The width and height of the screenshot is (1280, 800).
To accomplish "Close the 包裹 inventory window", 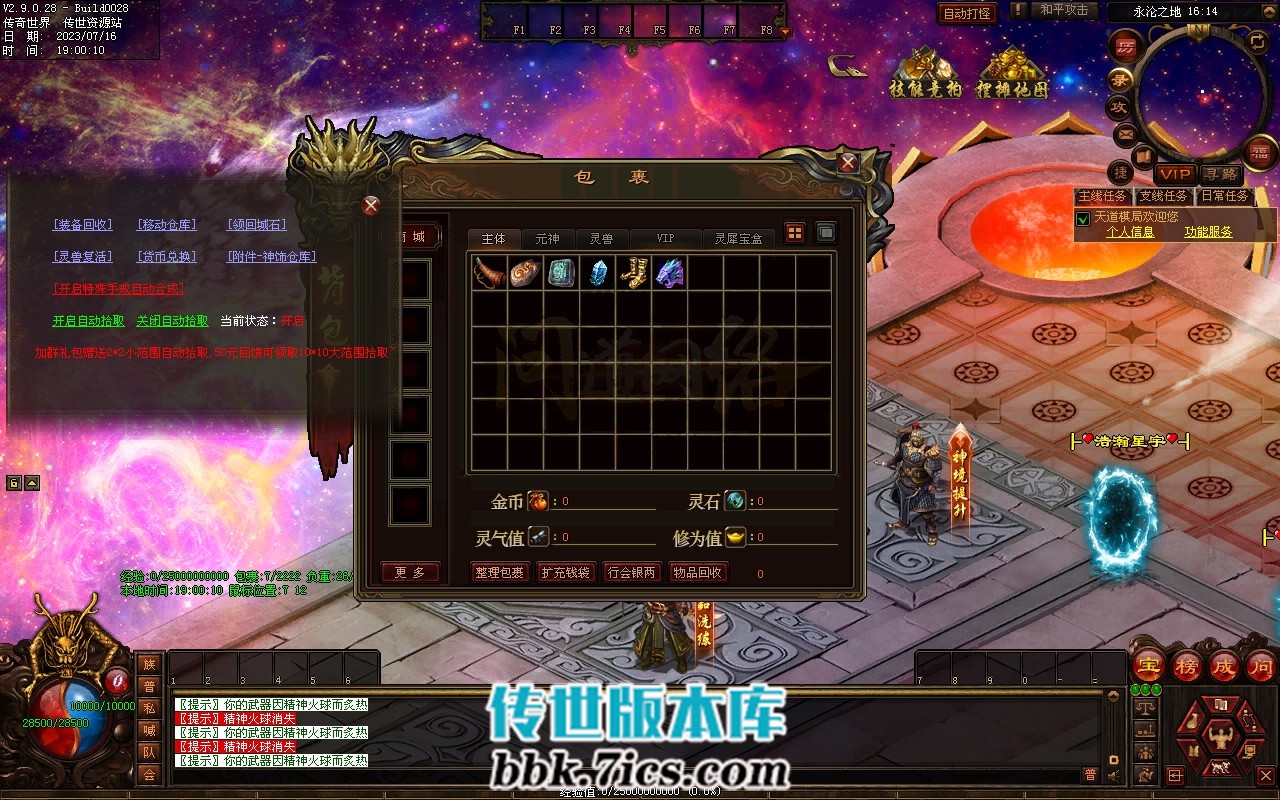I will coord(848,162).
